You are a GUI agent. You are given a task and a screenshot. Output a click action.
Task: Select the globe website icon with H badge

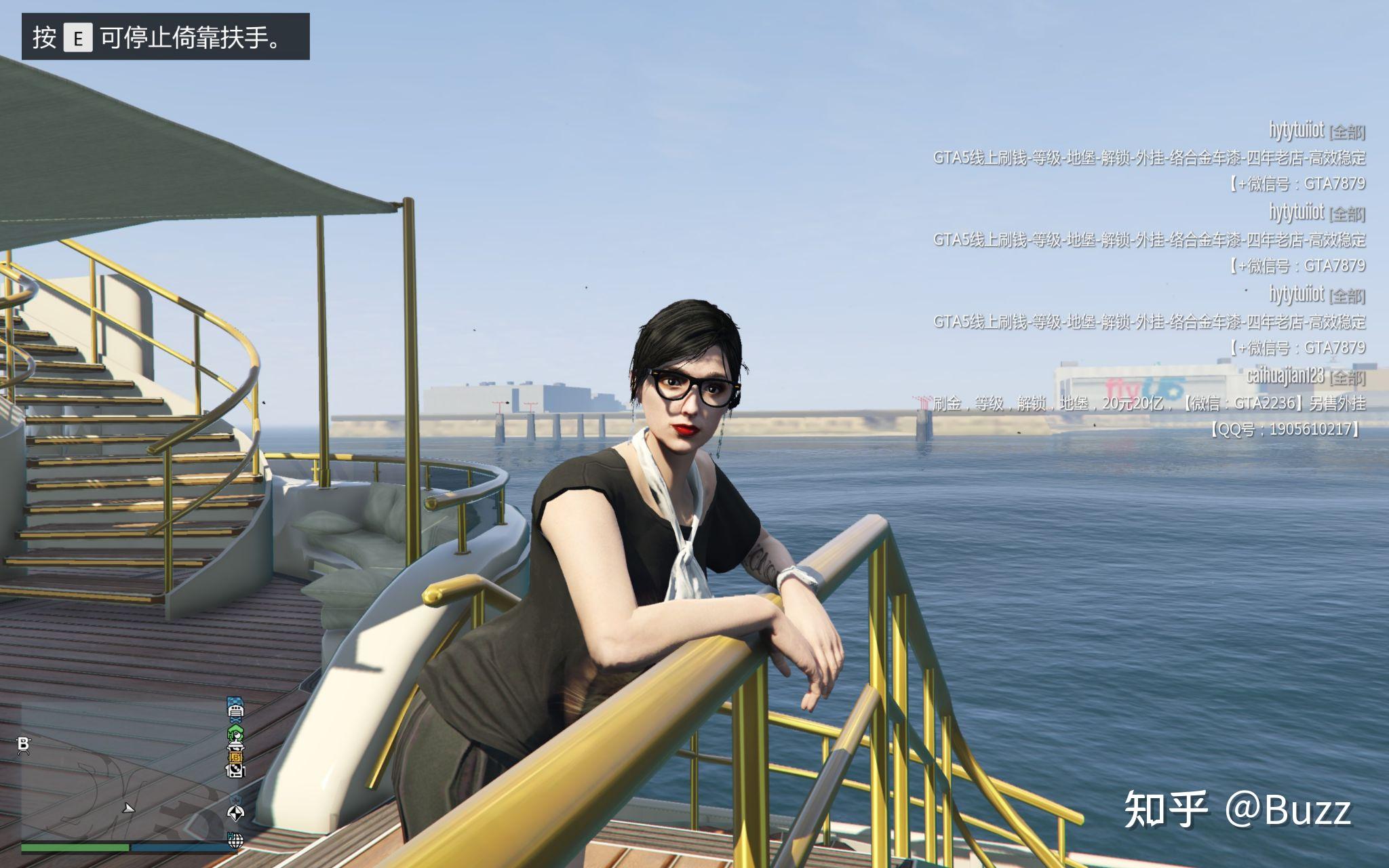(236, 841)
